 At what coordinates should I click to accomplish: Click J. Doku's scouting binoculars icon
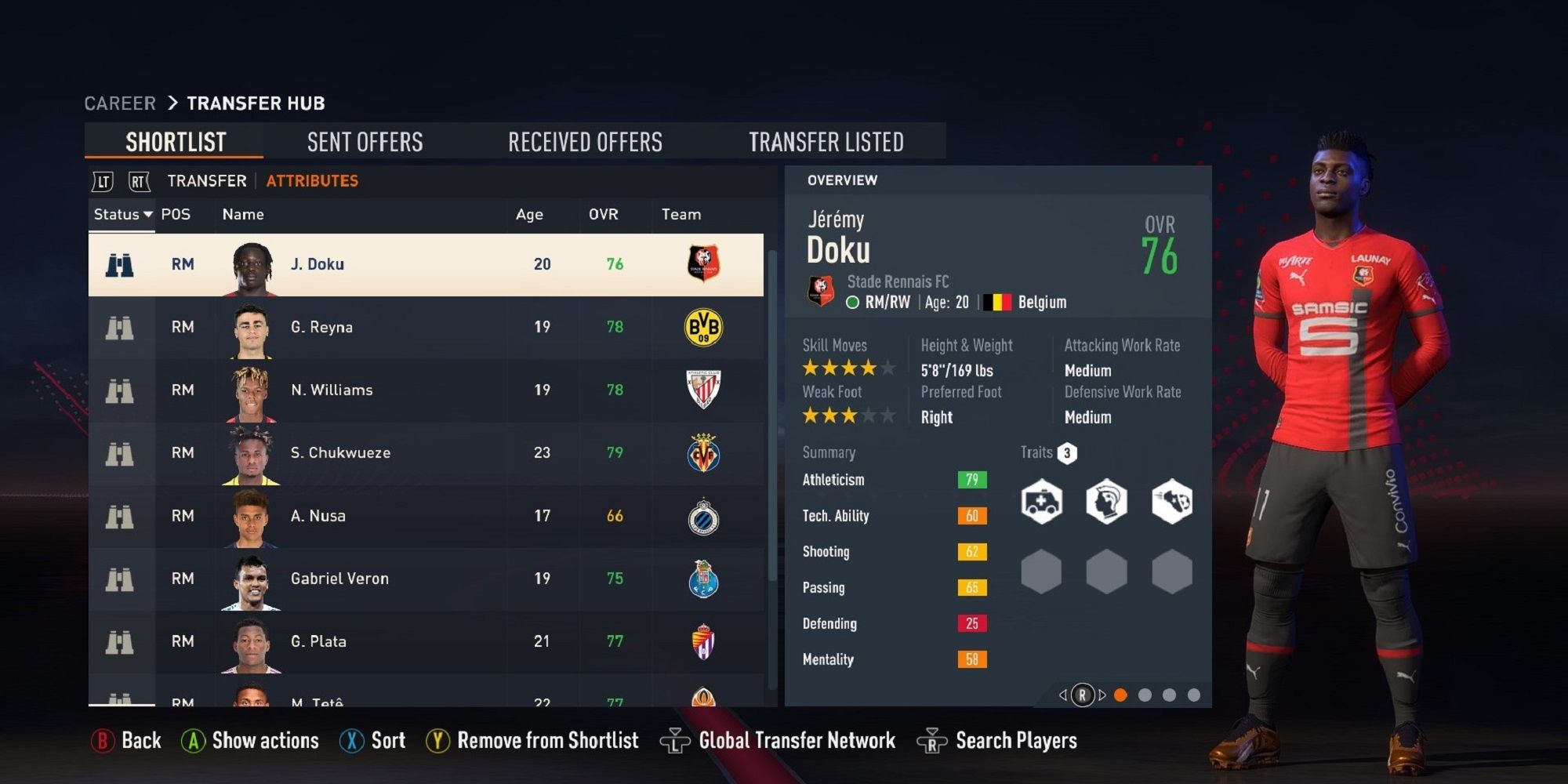(119, 264)
